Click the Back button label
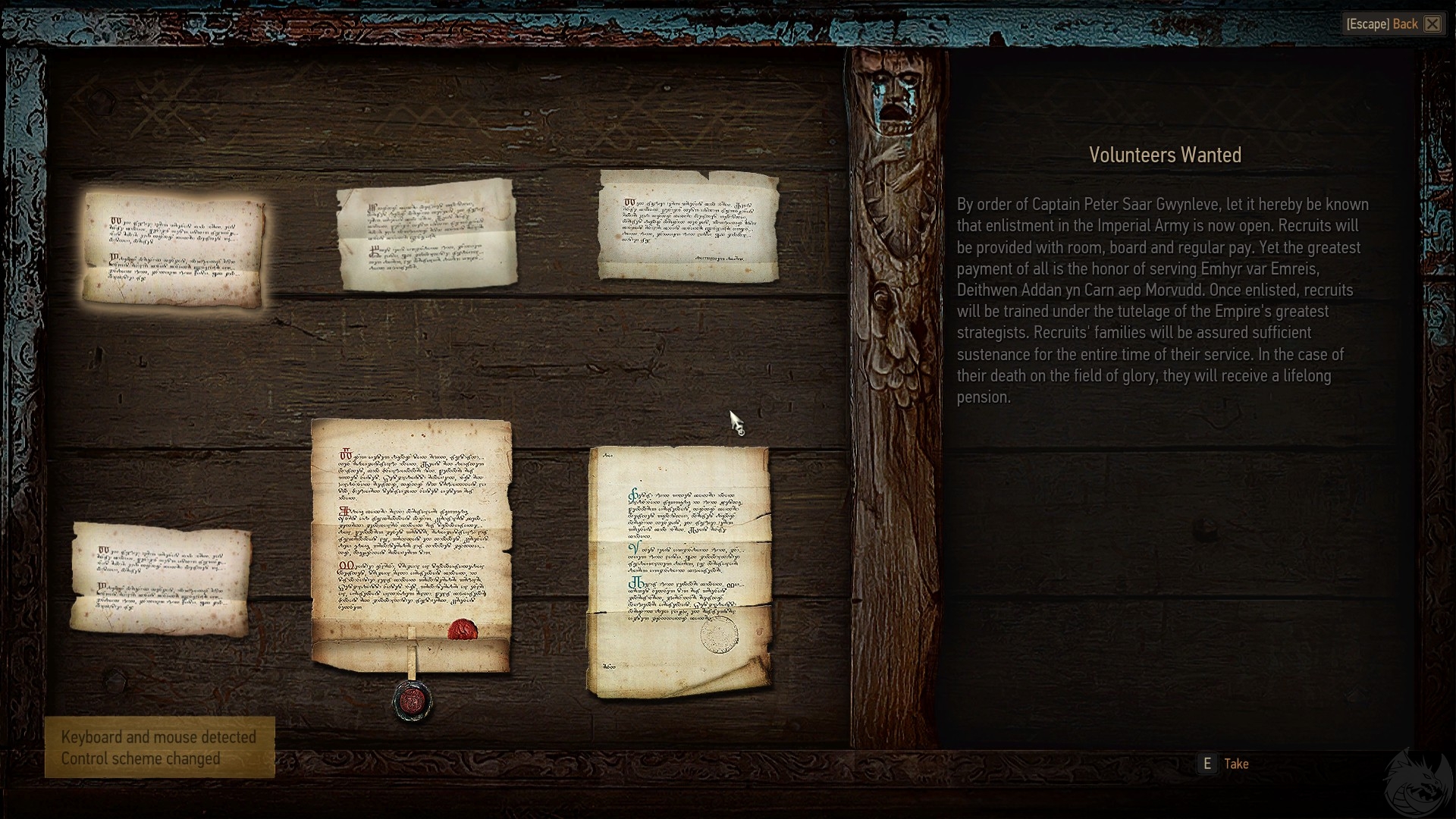 (x=1404, y=24)
